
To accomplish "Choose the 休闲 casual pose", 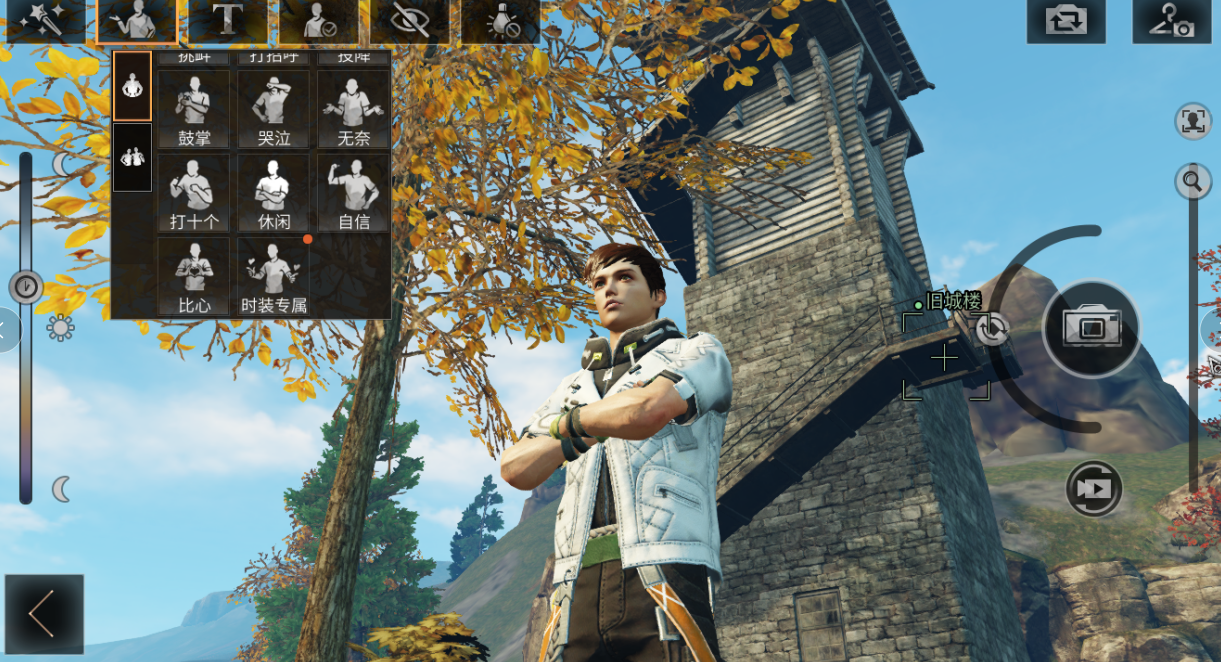I will click(x=273, y=193).
